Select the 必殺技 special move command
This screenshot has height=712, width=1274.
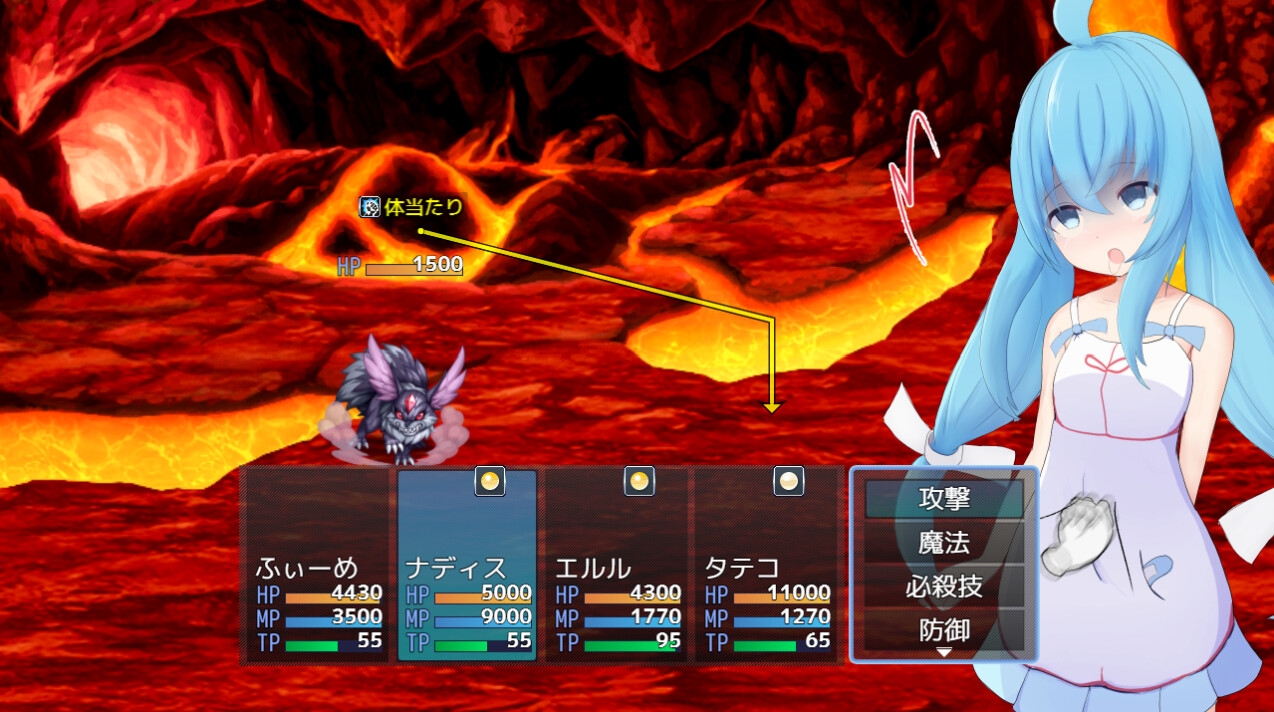click(x=944, y=586)
